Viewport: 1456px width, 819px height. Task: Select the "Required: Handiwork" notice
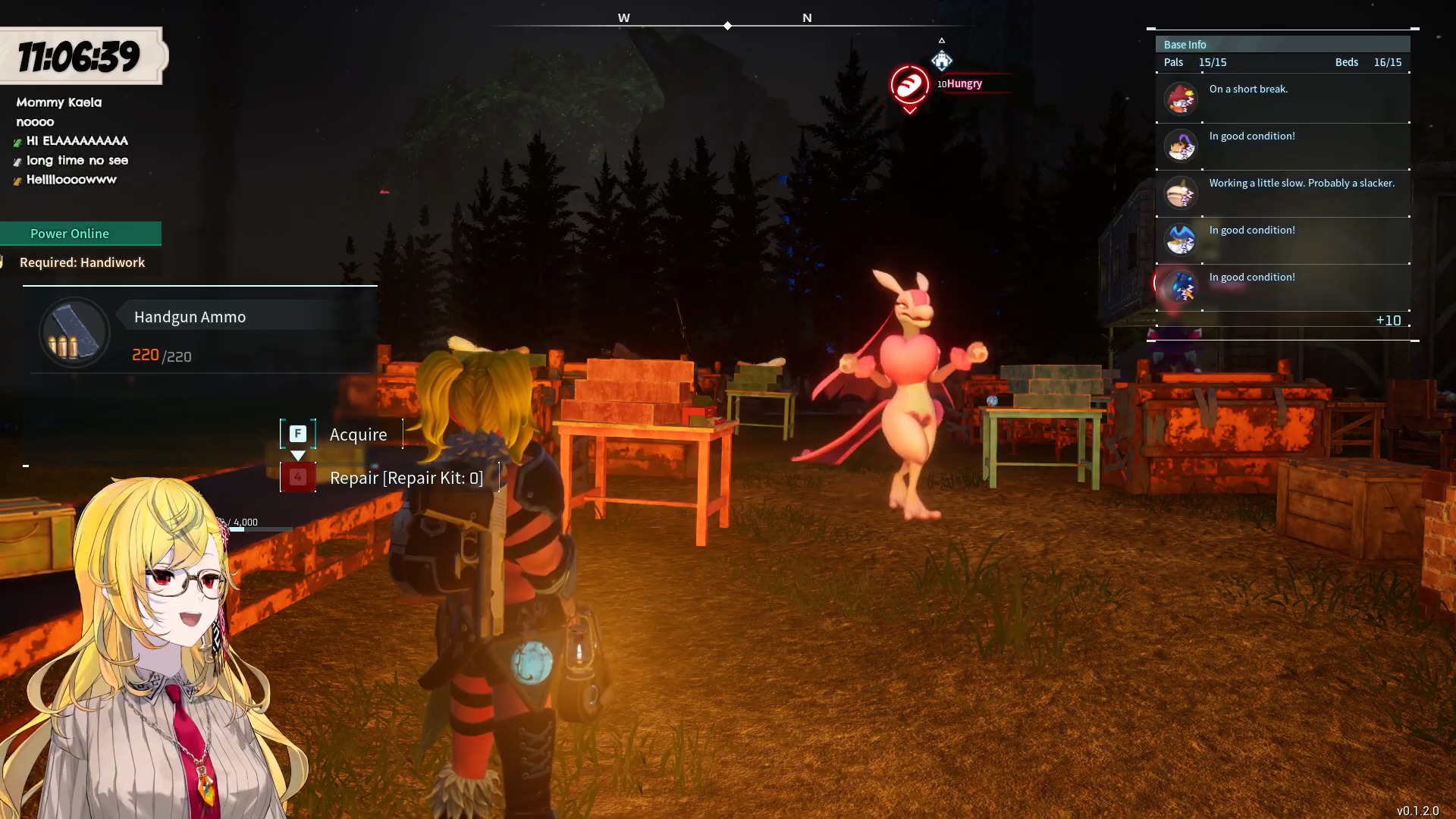[82, 262]
